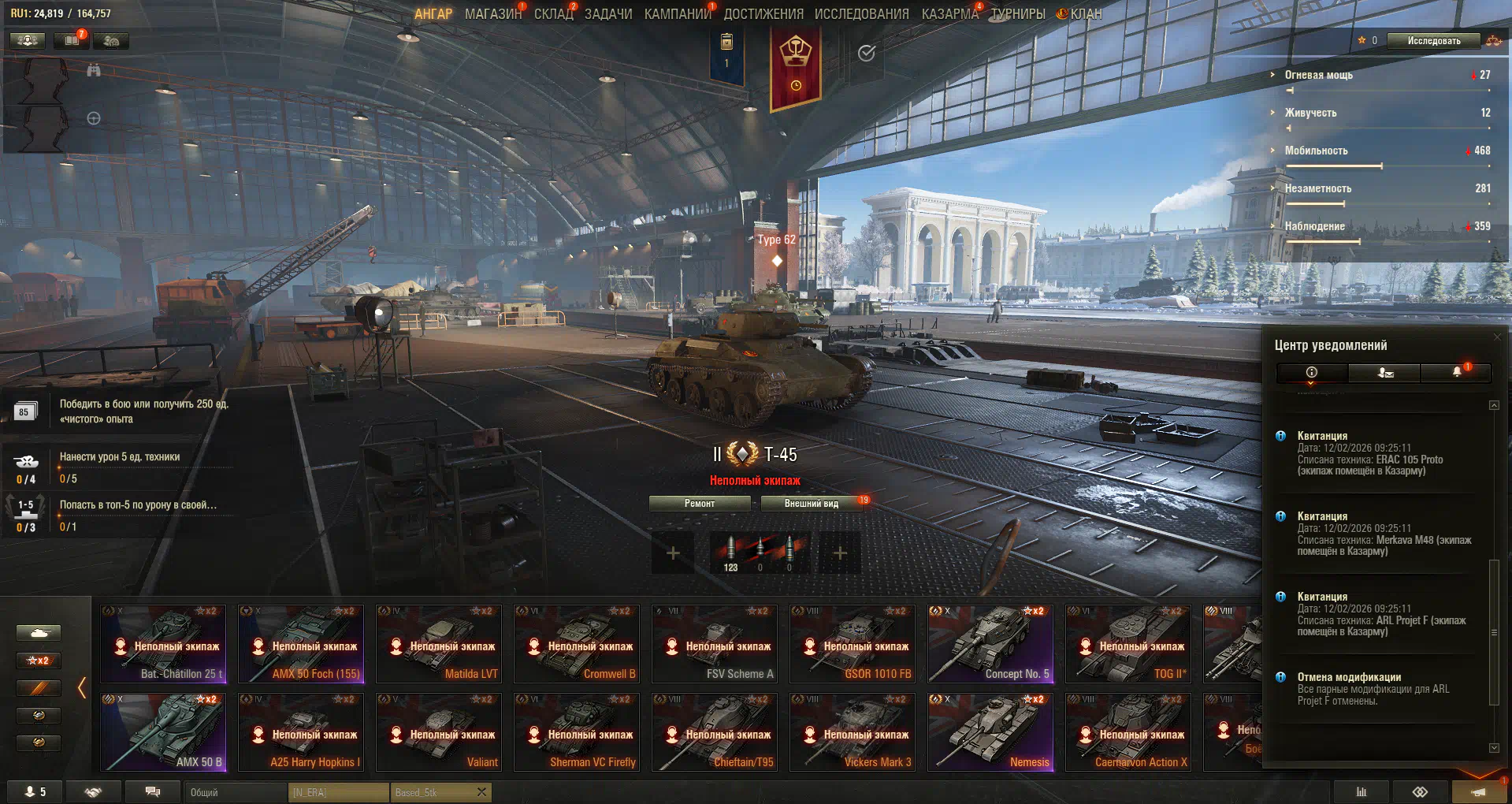Viewport: 1512px width, 804px height.
Task: Select the Matilda LVT tank card
Action: tap(439, 643)
